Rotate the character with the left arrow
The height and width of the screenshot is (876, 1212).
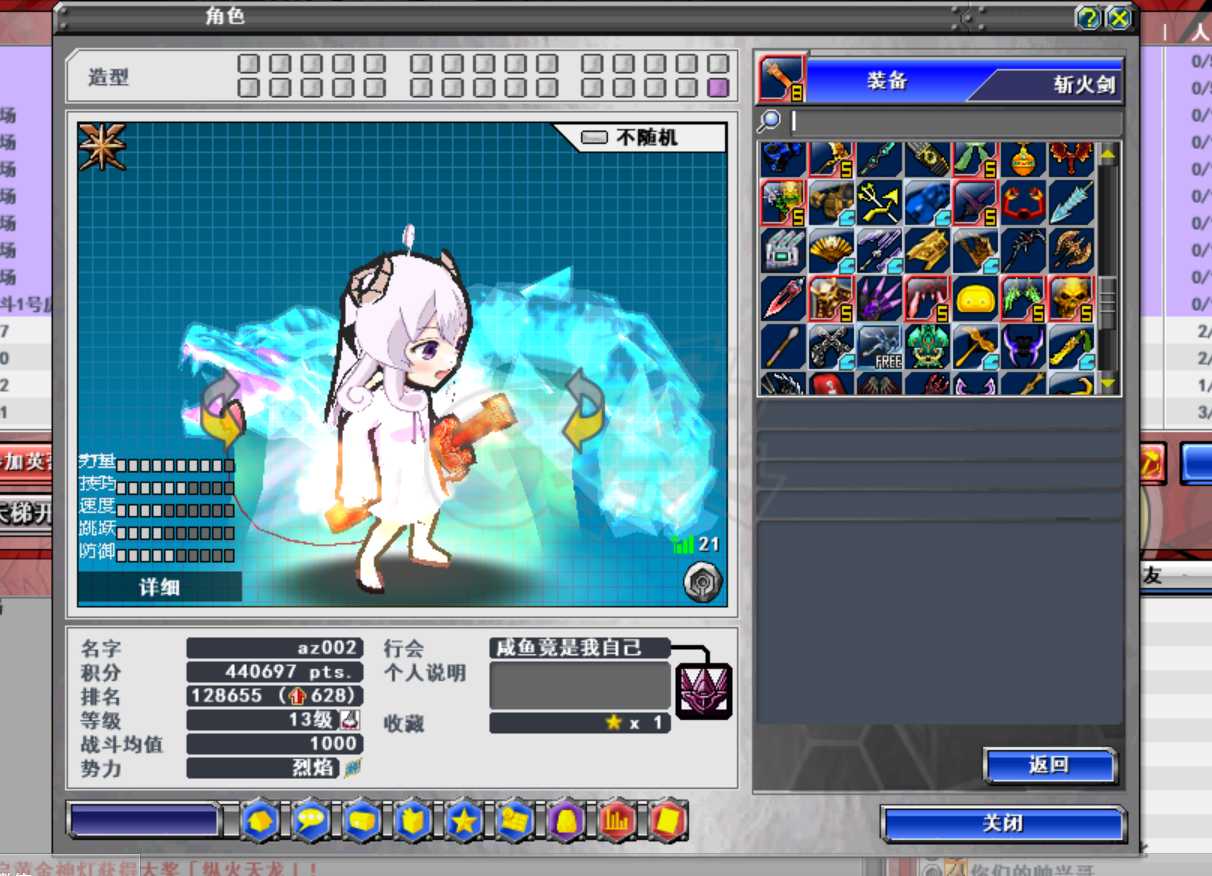click(x=223, y=411)
